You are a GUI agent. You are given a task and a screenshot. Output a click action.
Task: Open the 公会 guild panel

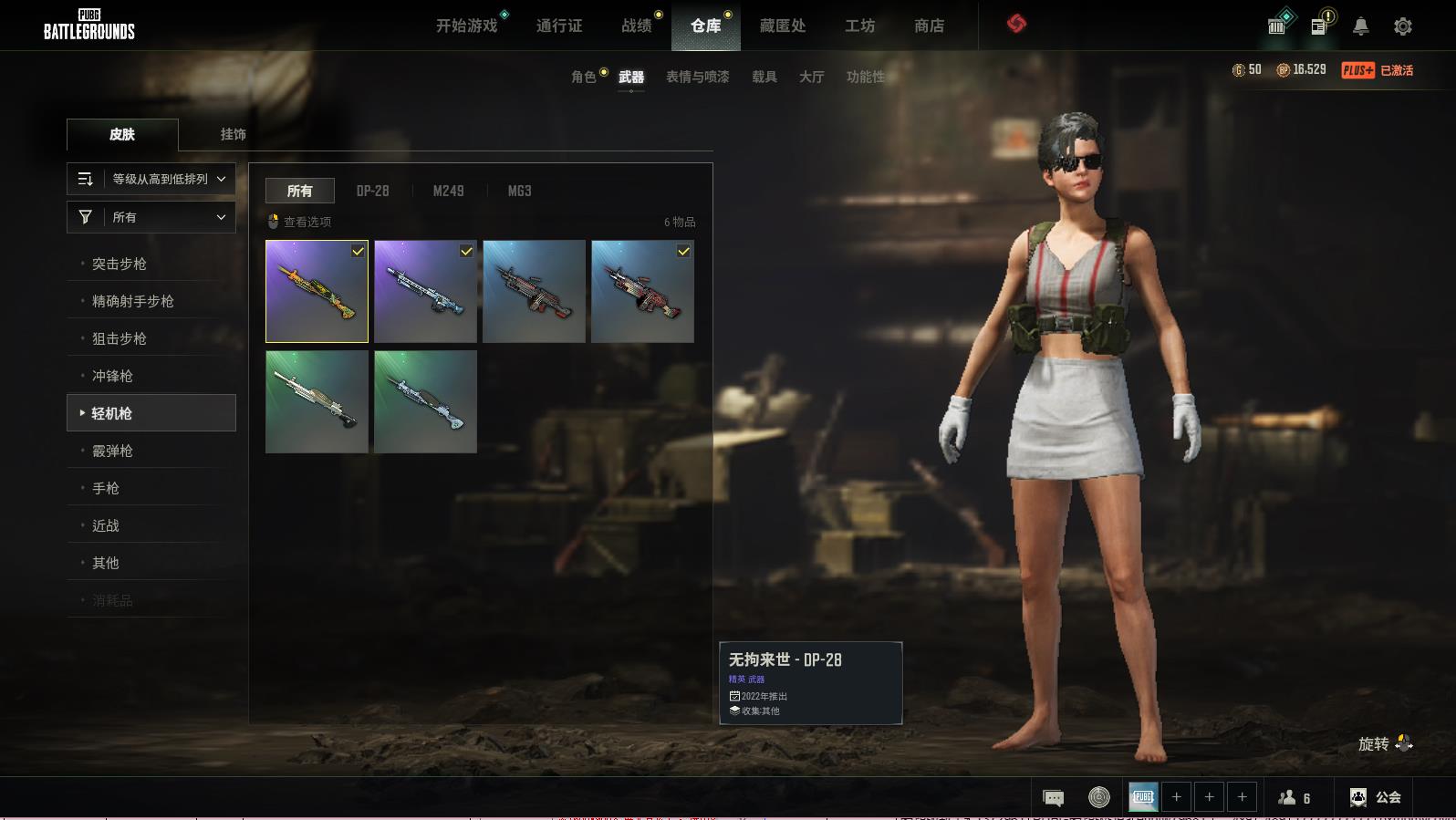(1376, 797)
